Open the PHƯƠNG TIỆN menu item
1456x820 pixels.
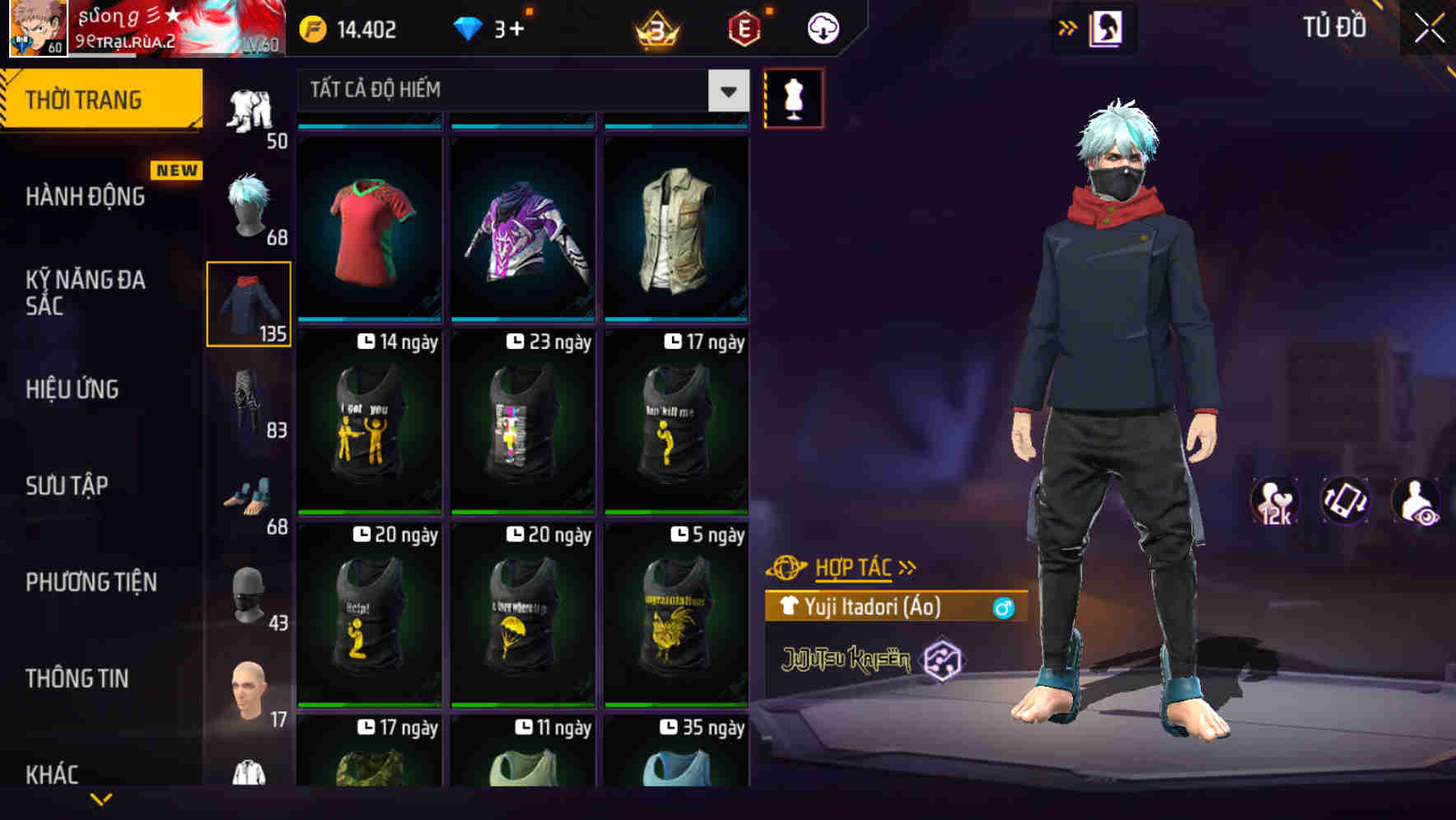click(x=91, y=582)
